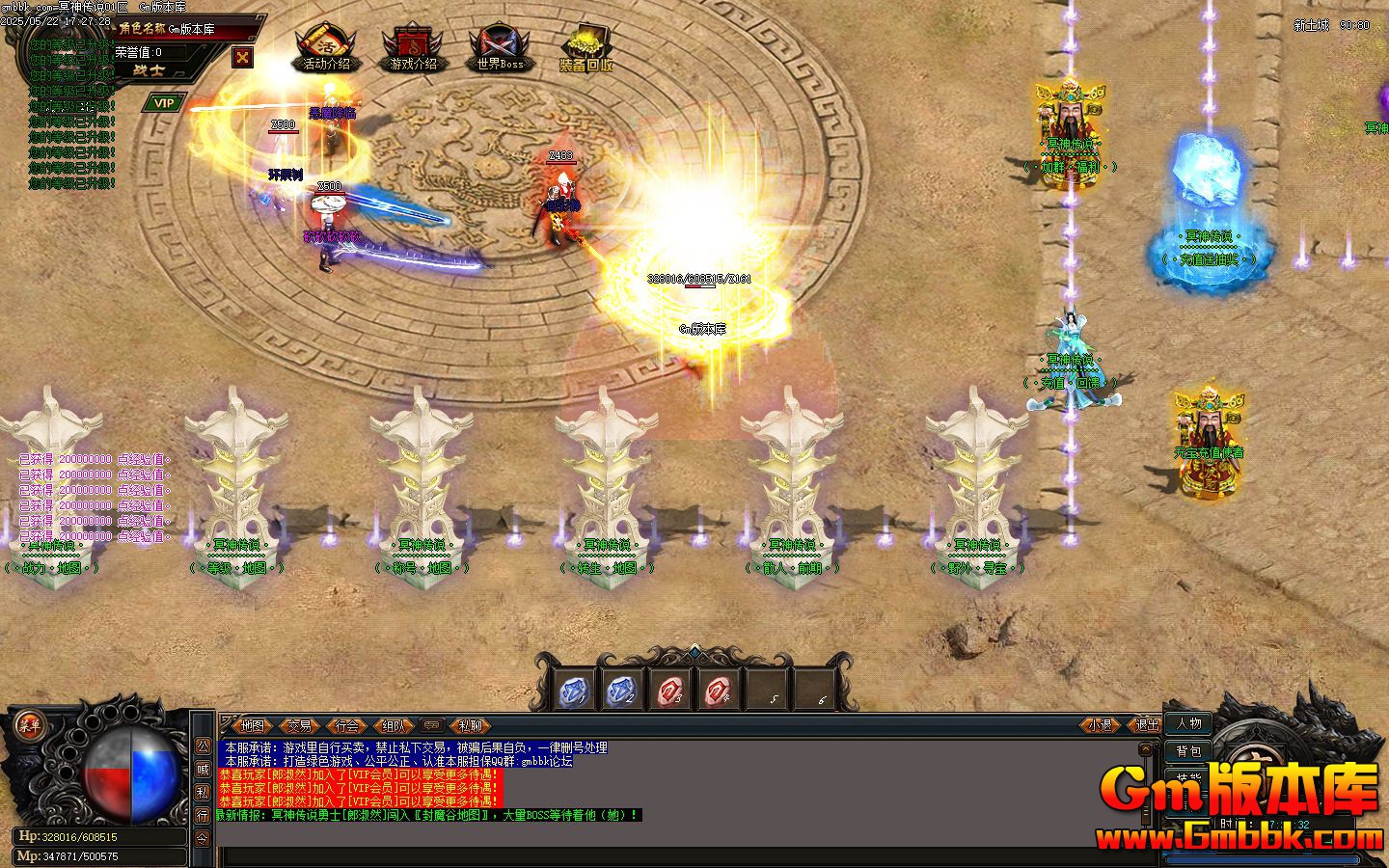Open the 游戏介绍 (game intro) panel
The width and height of the screenshot is (1389, 868).
[x=413, y=48]
